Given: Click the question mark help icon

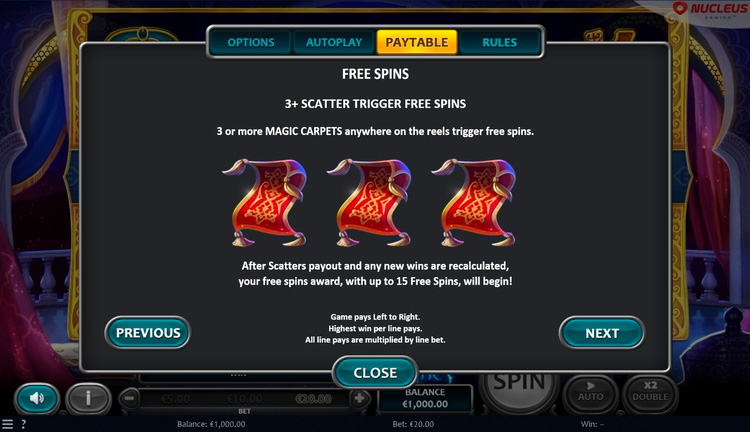Looking at the screenshot, I should tap(24, 424).
